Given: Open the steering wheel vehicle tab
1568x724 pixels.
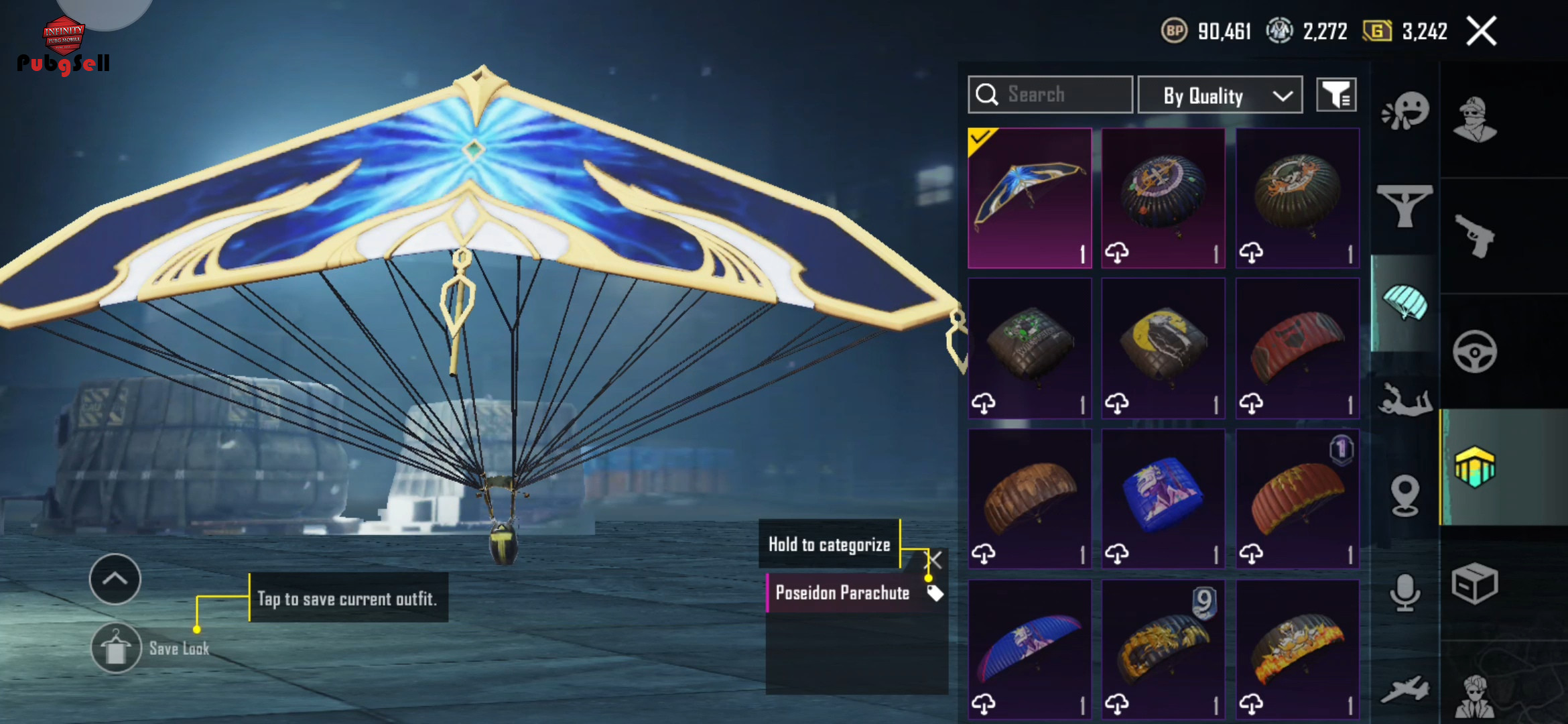Looking at the screenshot, I should click(x=1475, y=352).
